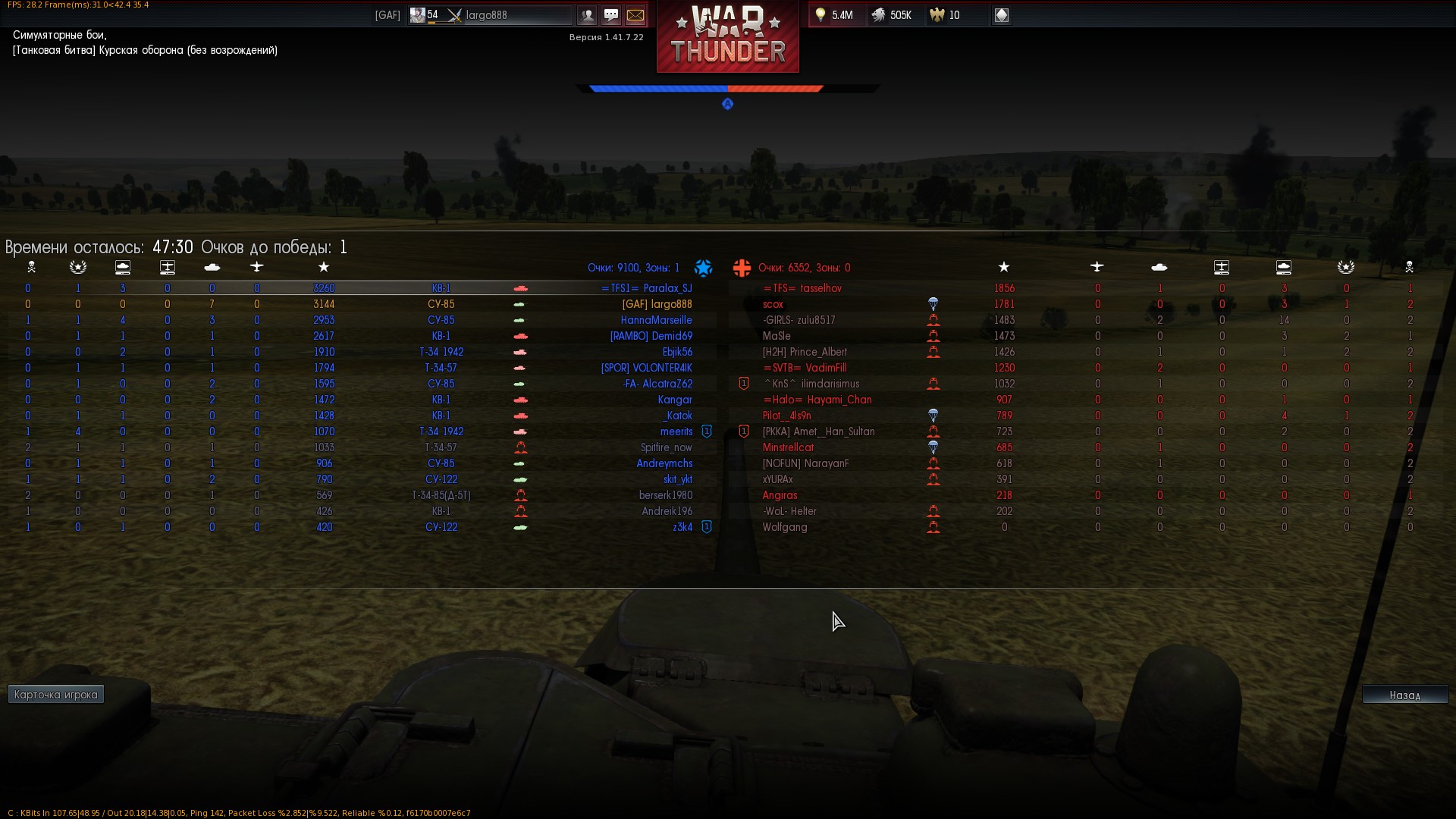The height and width of the screenshot is (819, 1456).
Task: Open the friends contacts icon
Action: [587, 15]
